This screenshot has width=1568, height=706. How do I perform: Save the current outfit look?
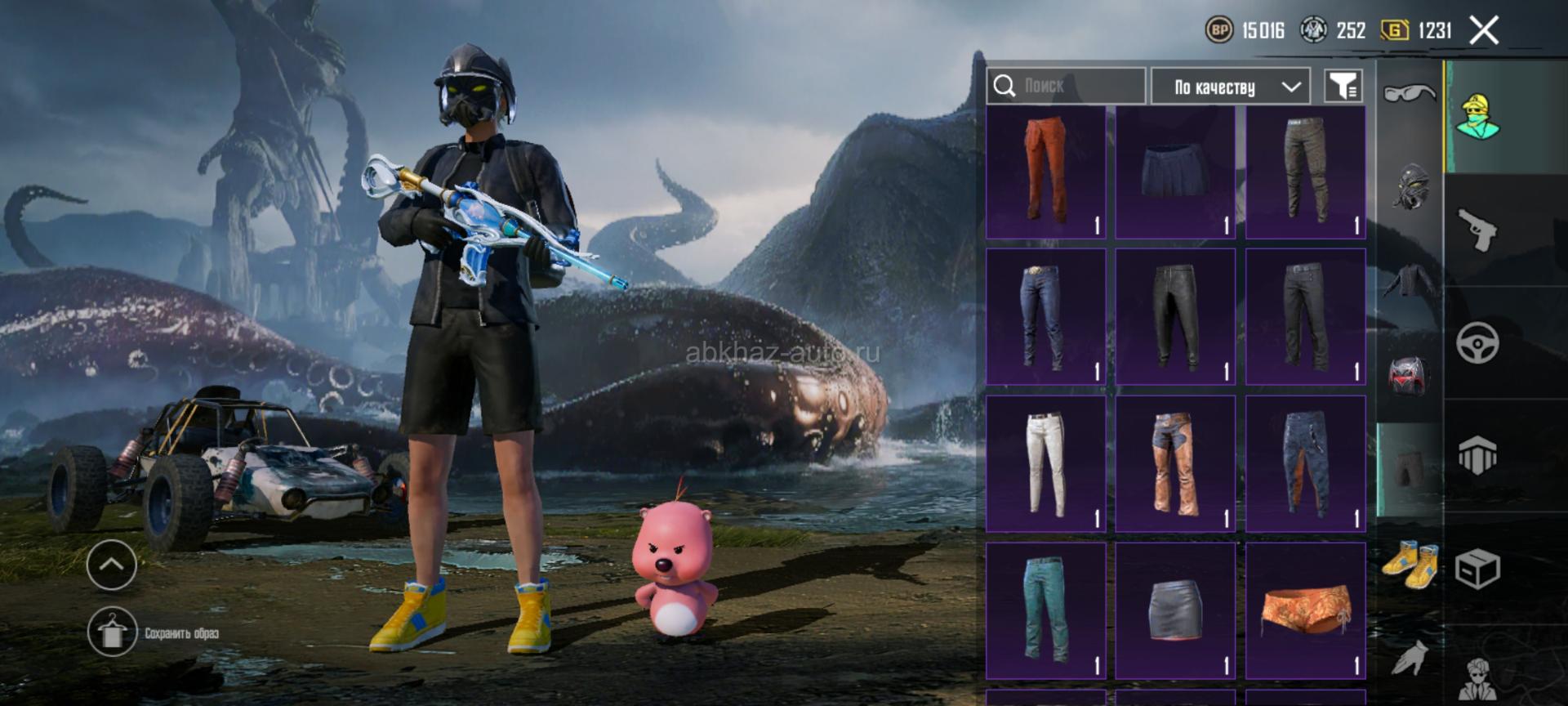point(113,632)
